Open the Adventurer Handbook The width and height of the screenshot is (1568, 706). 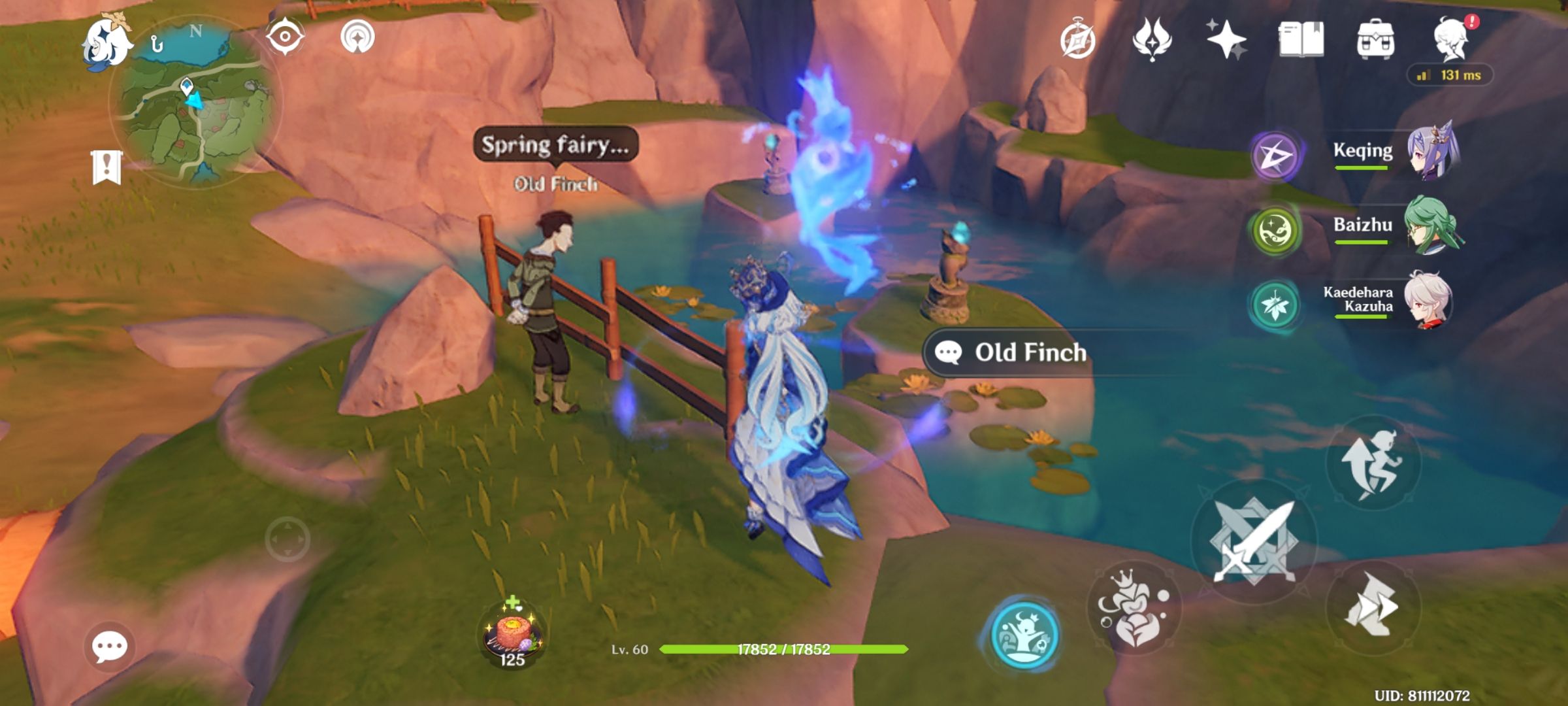pyautogui.click(x=1079, y=42)
